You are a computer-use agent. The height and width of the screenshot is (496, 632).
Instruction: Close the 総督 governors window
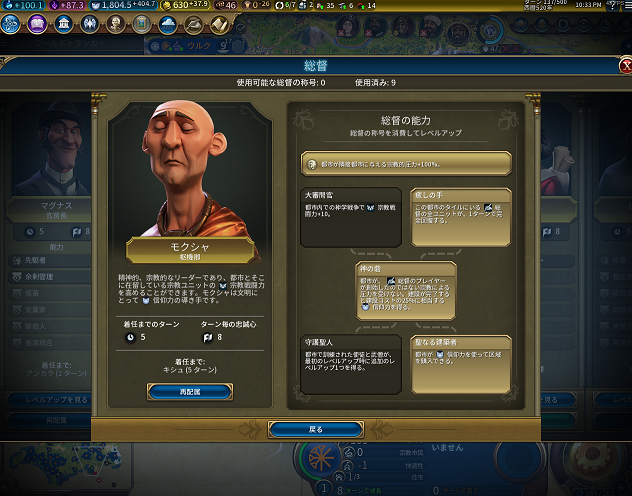click(624, 65)
